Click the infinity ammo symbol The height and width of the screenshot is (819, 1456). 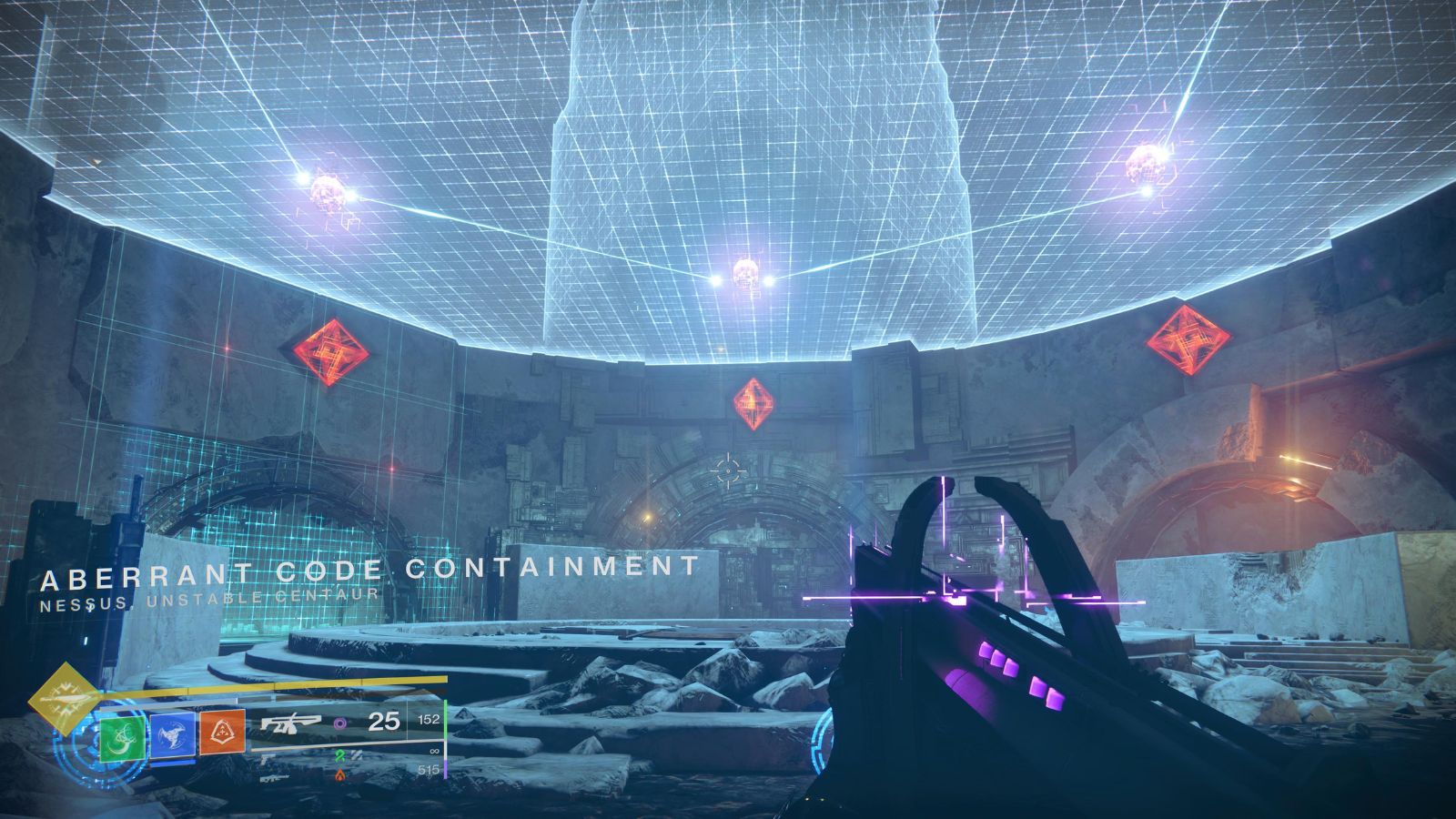(432, 750)
